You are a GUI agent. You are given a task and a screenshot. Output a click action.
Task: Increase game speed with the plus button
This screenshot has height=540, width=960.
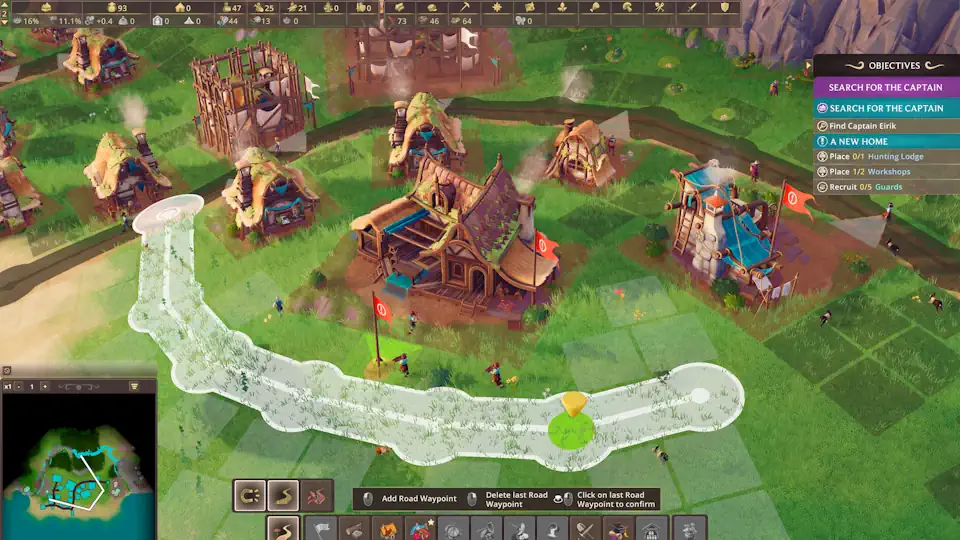[44, 386]
